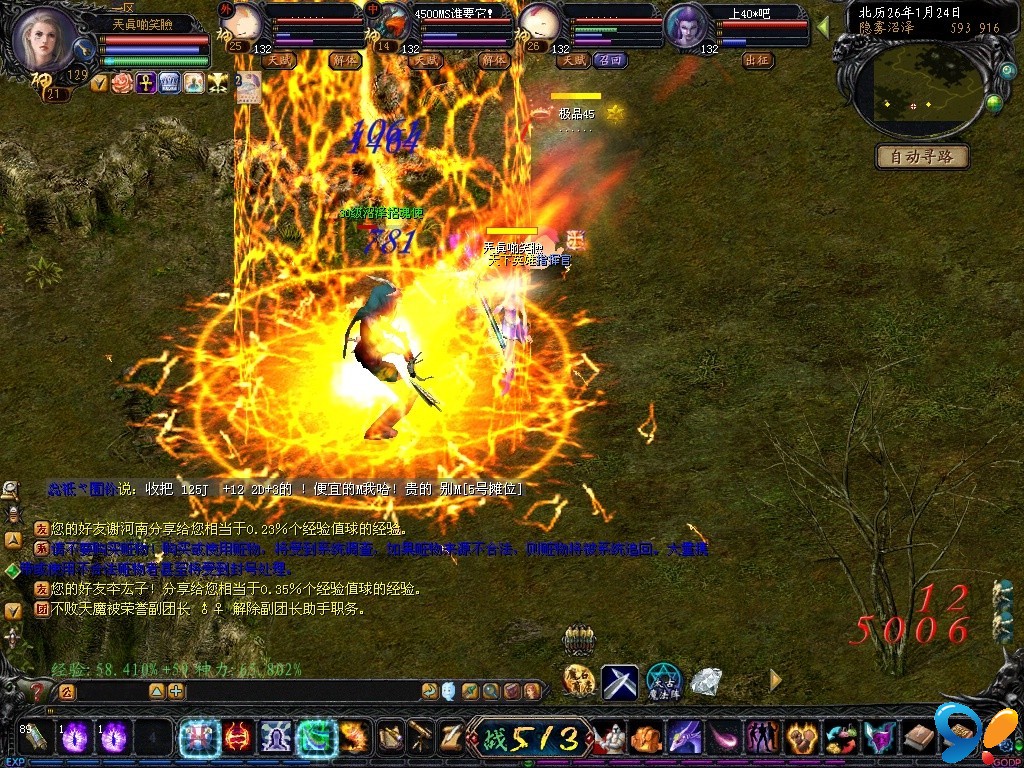The width and height of the screenshot is (1024, 768).
Task: Click the 自动寻路 auto-pathfinding button
Action: tap(923, 156)
